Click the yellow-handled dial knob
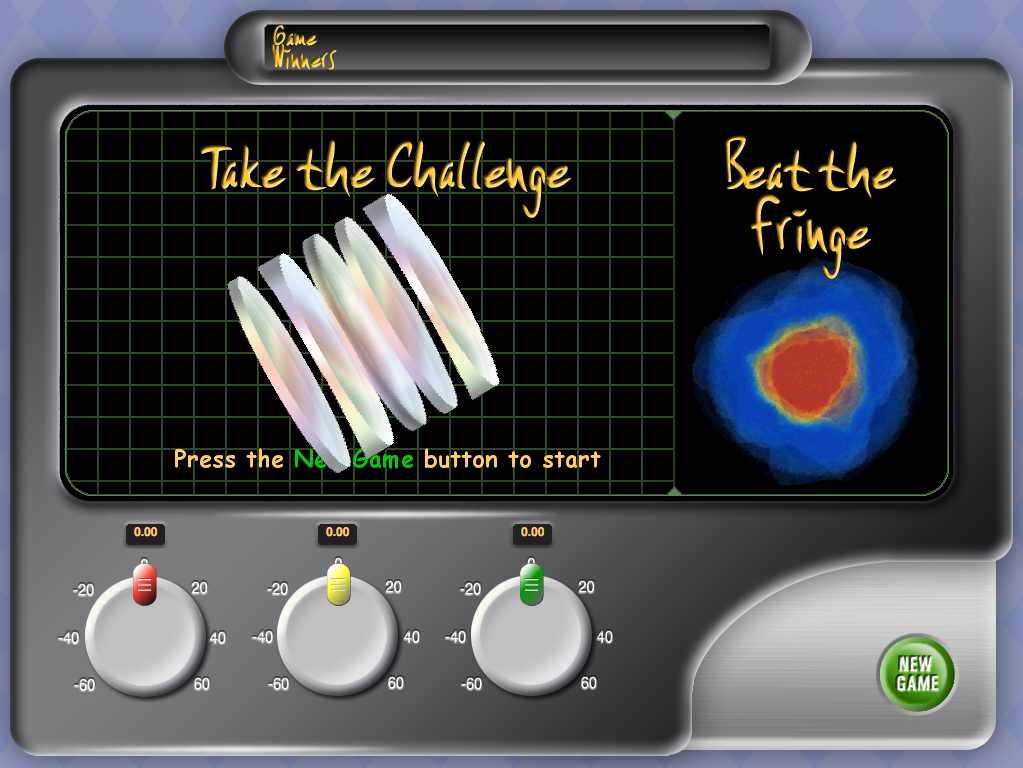The width and height of the screenshot is (1023, 768). point(338,635)
